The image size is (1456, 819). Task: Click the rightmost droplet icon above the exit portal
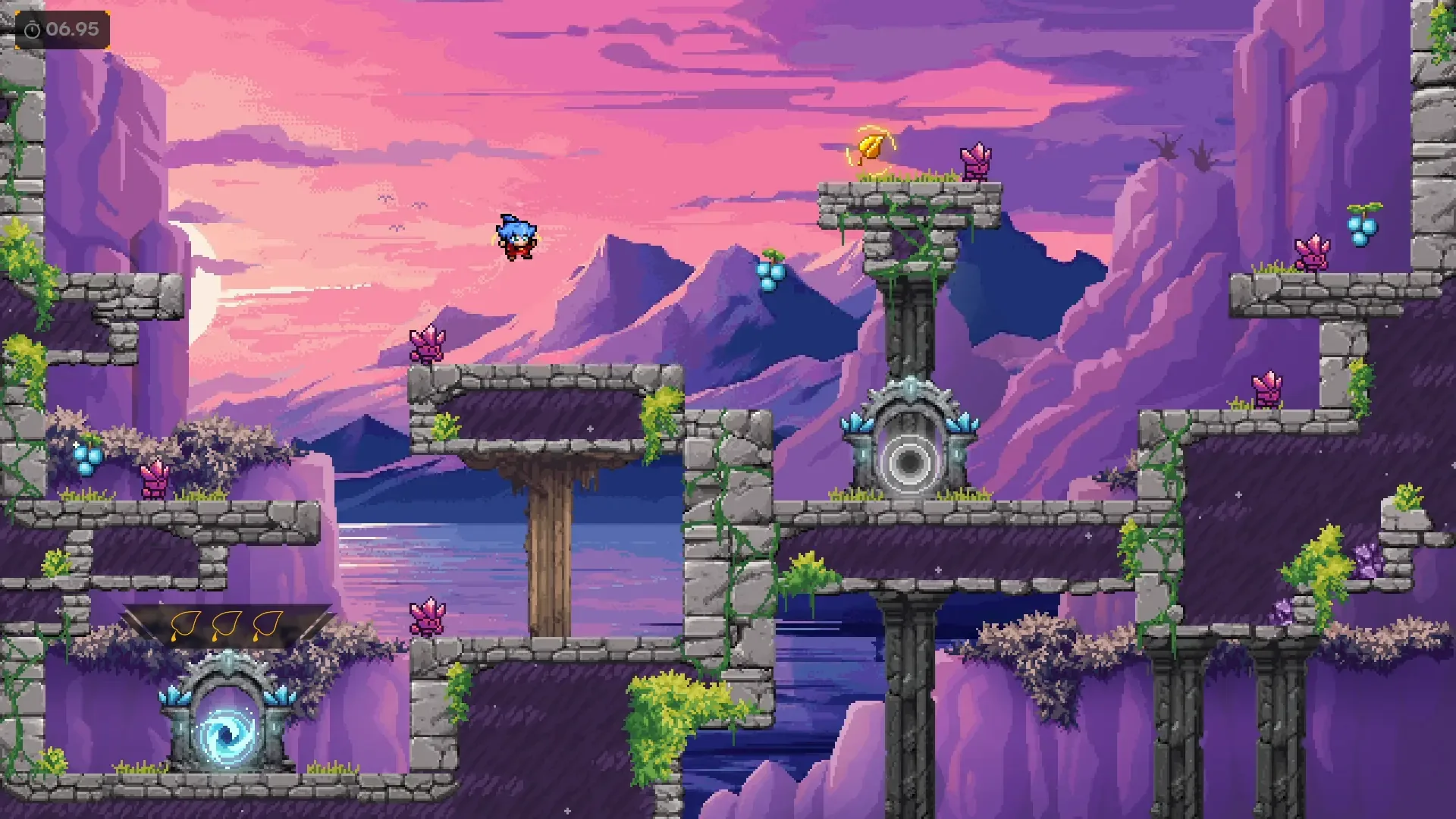267,623
